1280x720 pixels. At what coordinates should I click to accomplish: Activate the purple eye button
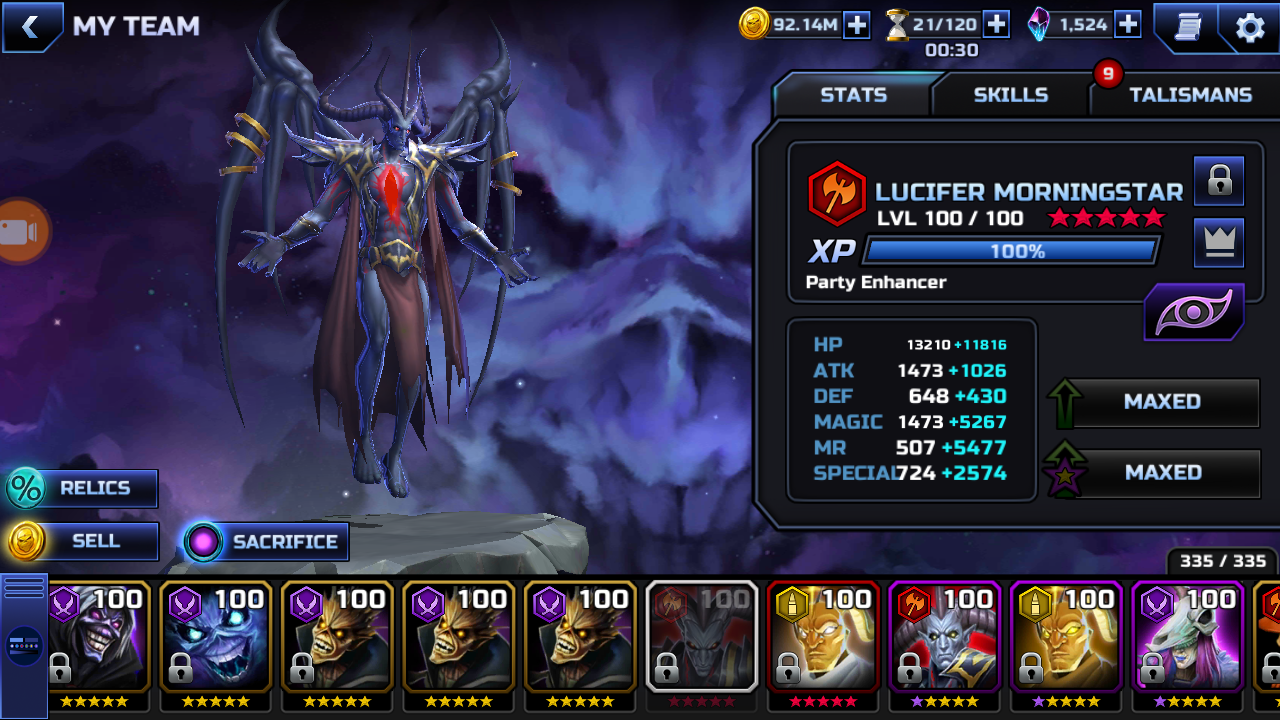1194,313
